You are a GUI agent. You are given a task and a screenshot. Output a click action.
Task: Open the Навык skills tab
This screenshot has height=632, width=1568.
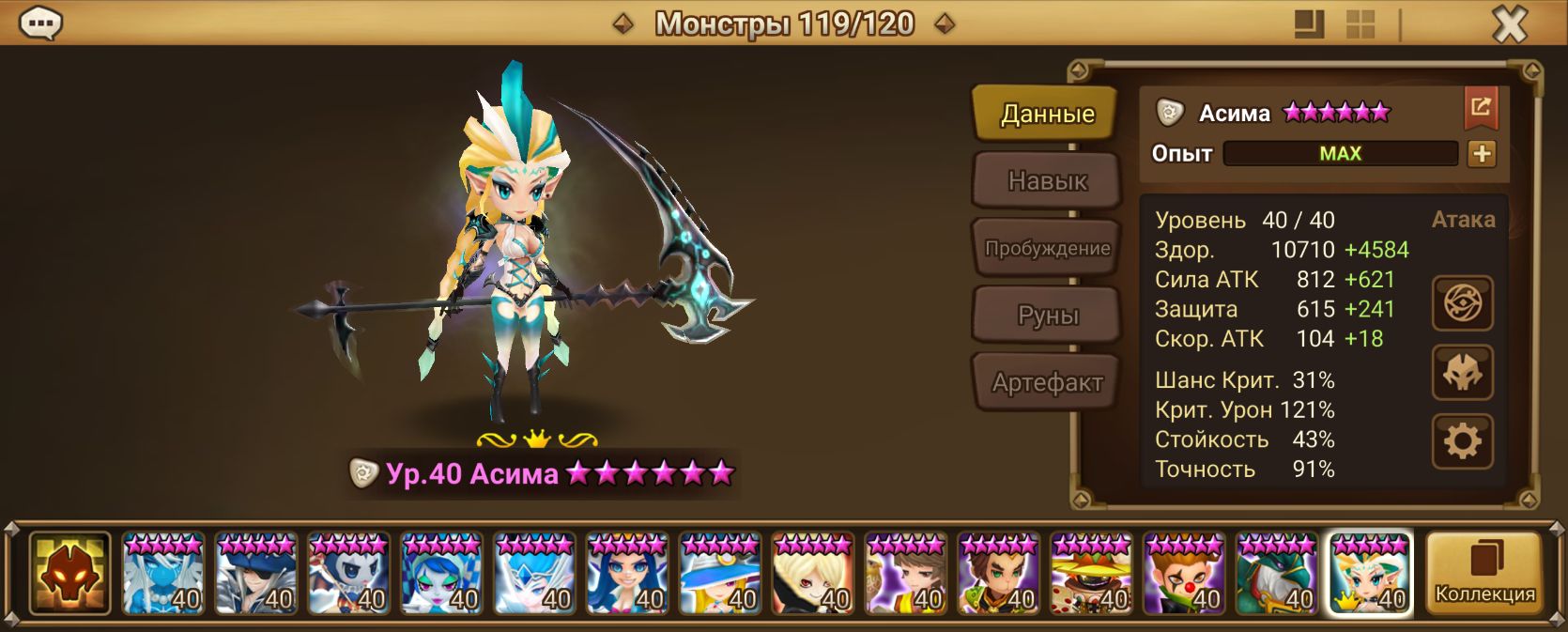pyautogui.click(x=1047, y=180)
